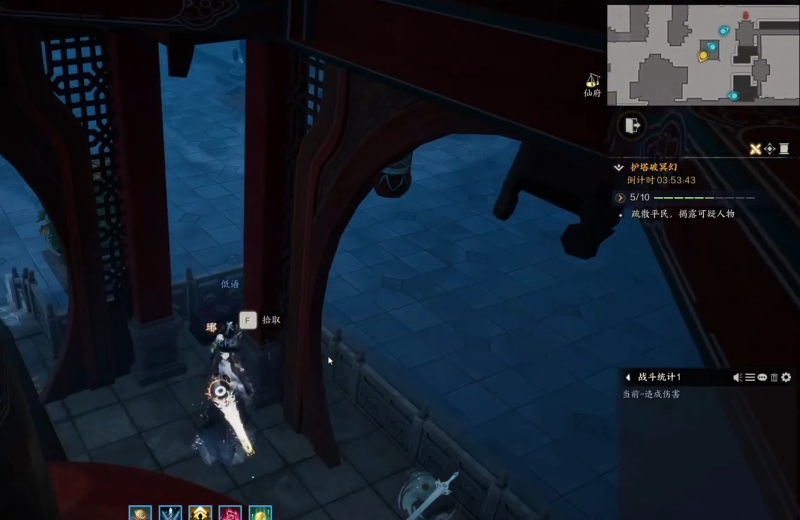Image resolution: width=800 pixels, height=520 pixels.
Task: Activate the blue crystal blades skill
Action: point(170,514)
